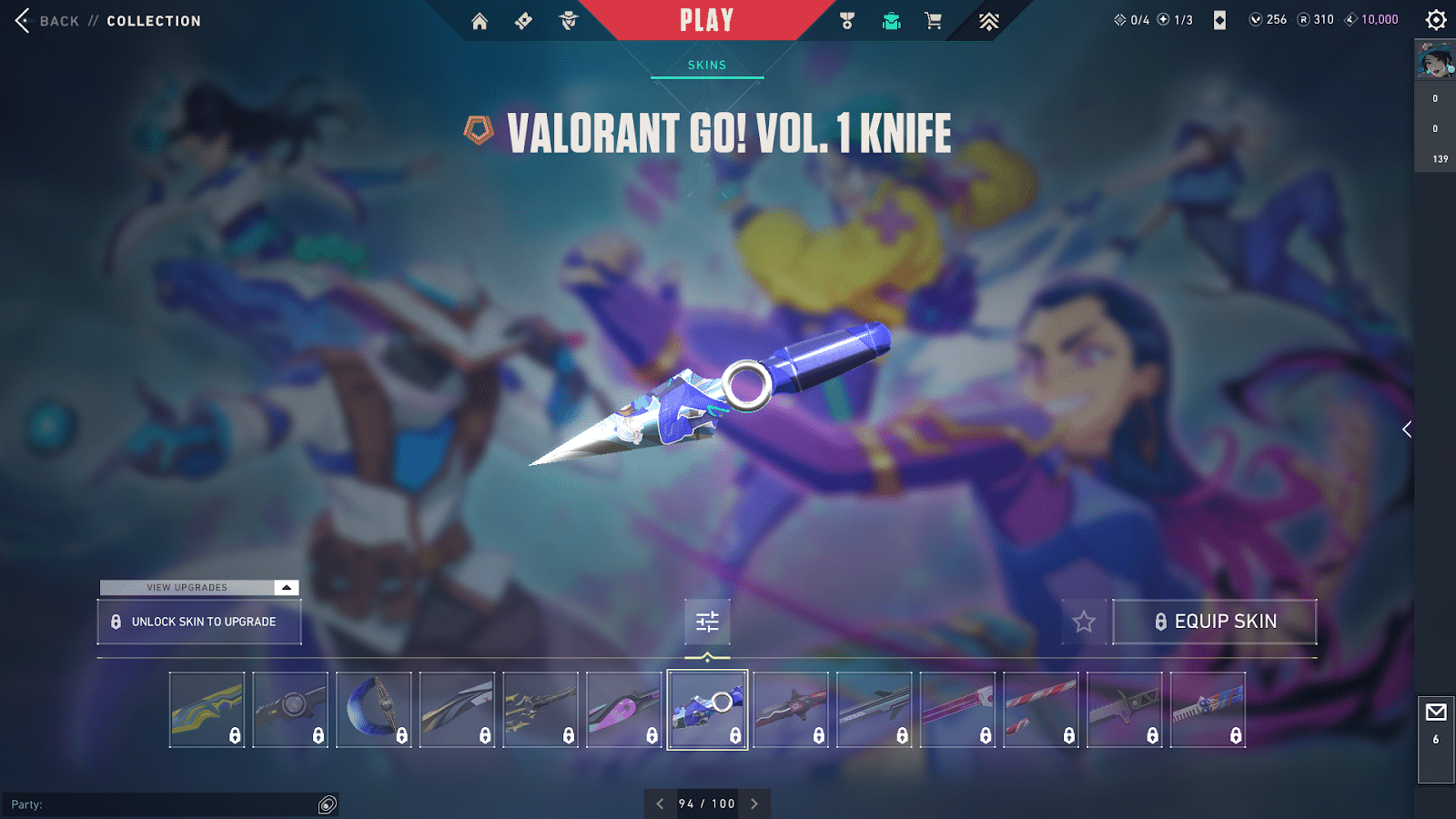Select the blue crescent blade skin thumbnail
Viewport: 1456px width, 819px height.
pyautogui.click(x=374, y=710)
